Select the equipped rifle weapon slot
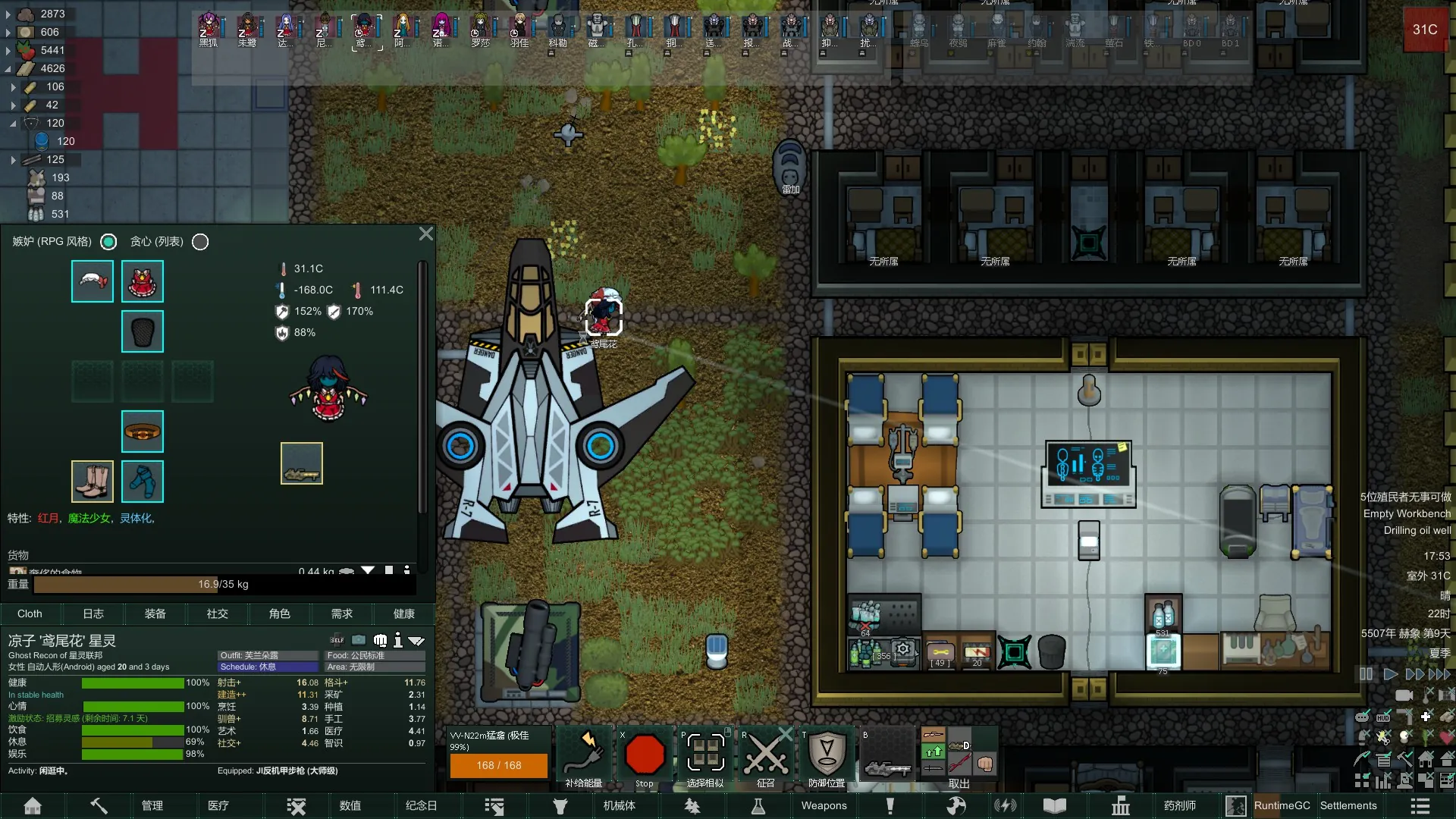The width and height of the screenshot is (1456, 819). pos(302,463)
